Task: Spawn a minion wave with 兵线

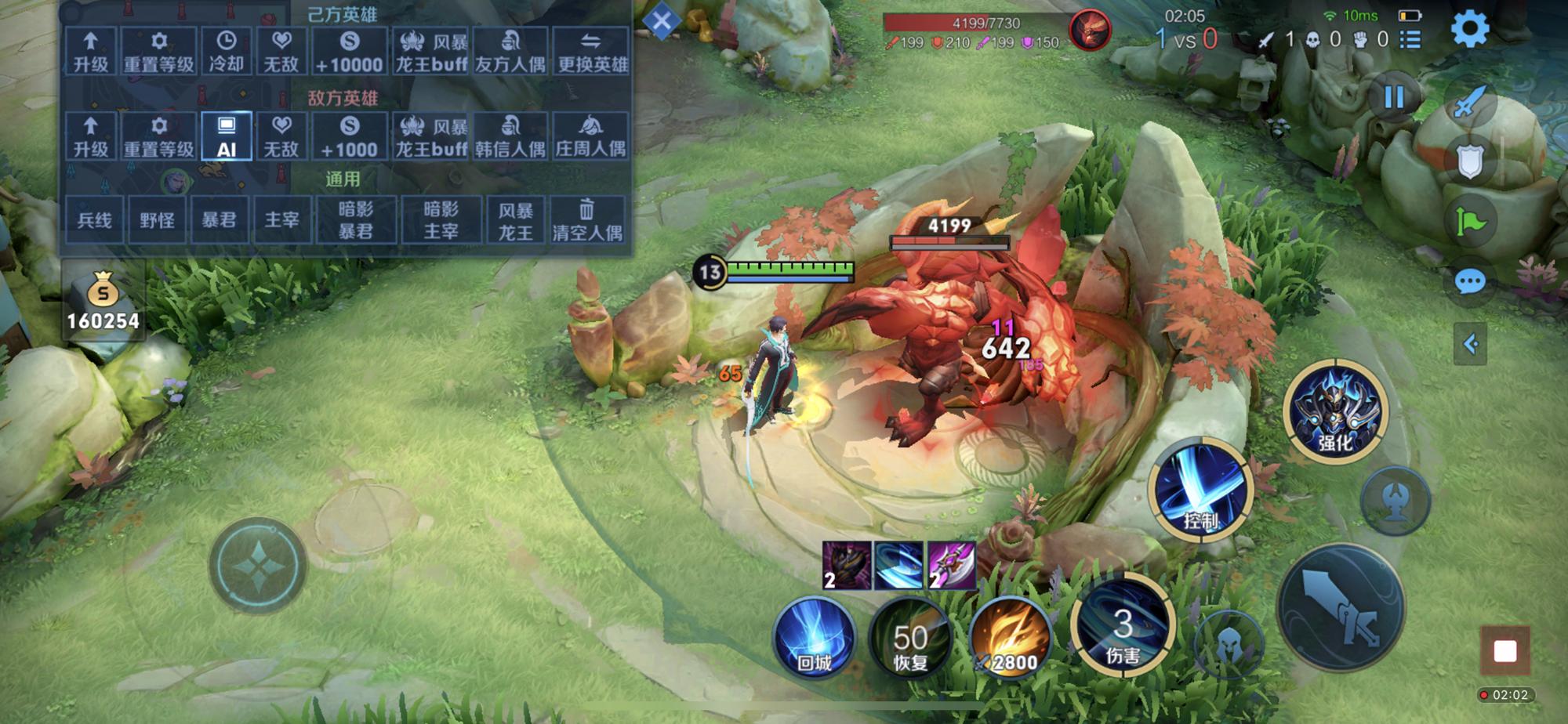Action: tap(94, 220)
